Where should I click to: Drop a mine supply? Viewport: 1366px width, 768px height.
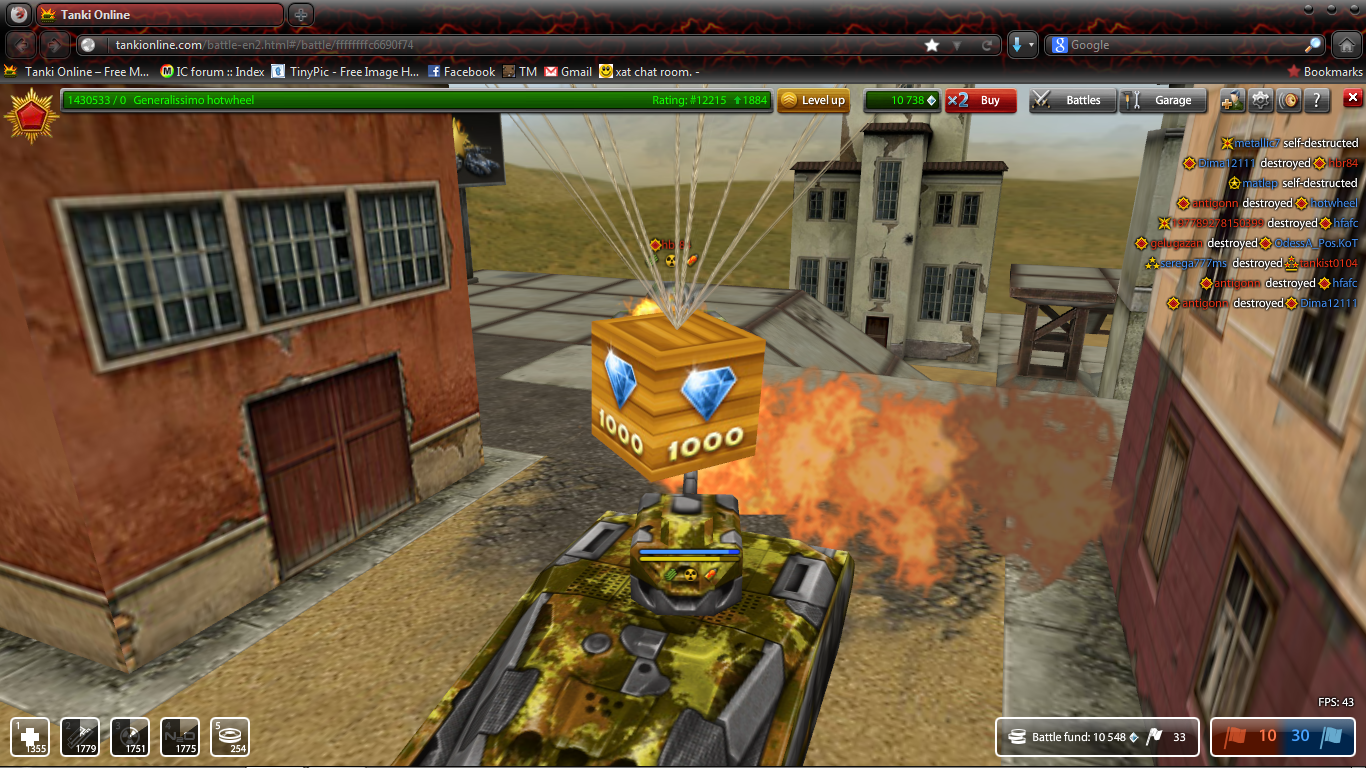(x=228, y=737)
